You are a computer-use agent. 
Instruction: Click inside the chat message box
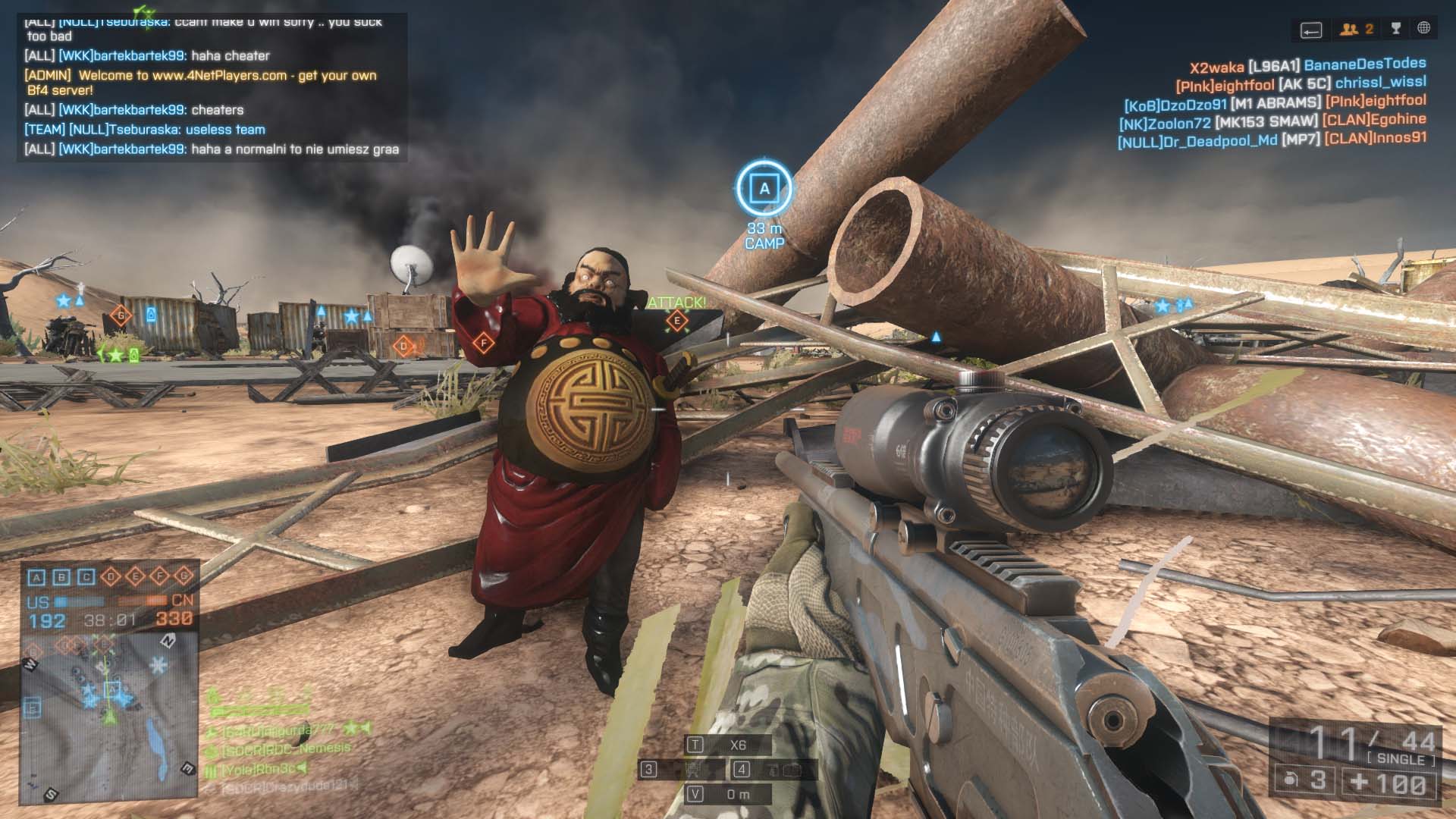tap(212, 86)
